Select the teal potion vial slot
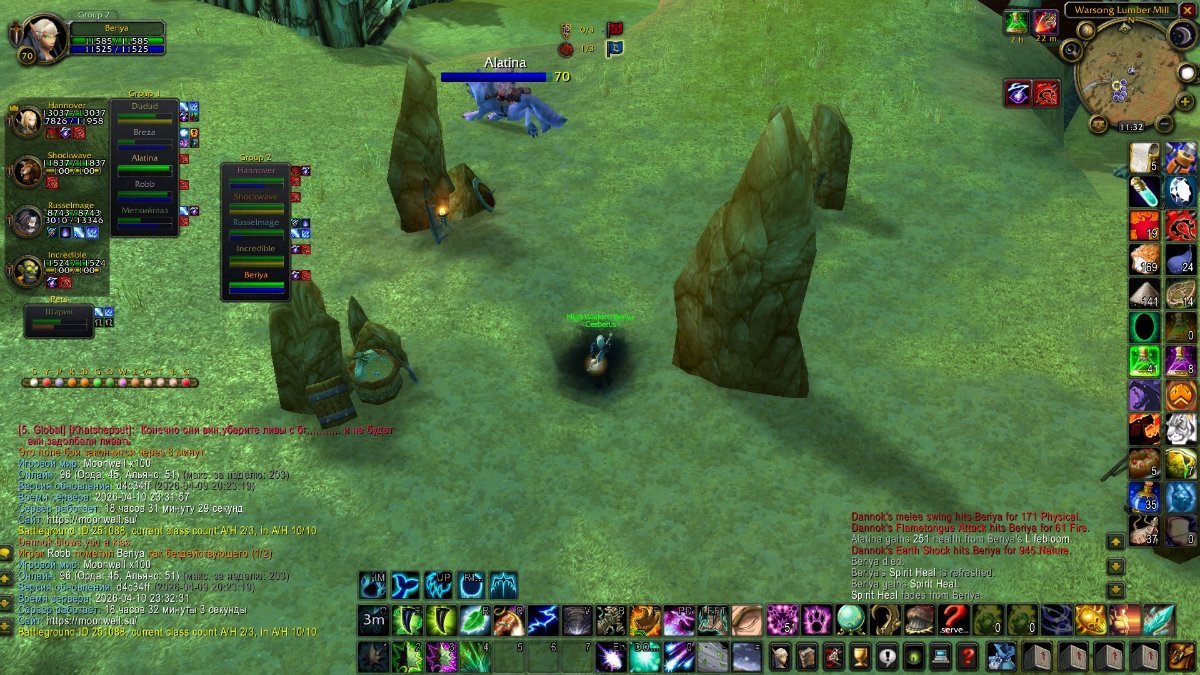Viewport: 1200px width, 675px height. coord(1144,191)
